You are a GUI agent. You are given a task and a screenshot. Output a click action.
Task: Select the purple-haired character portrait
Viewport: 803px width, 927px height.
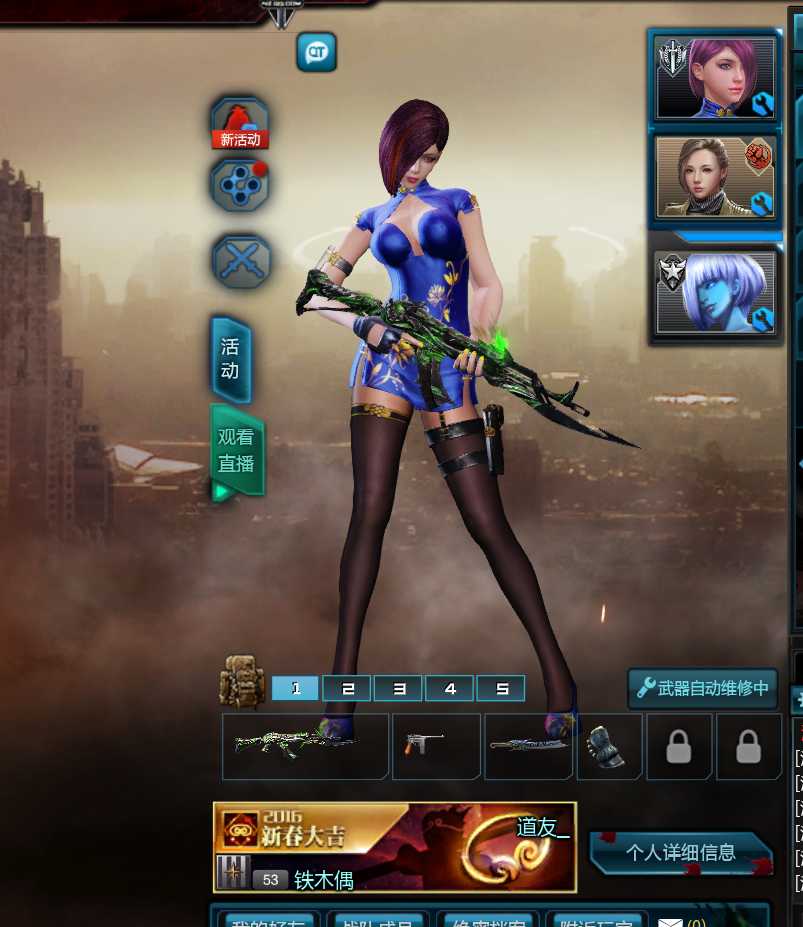pos(716,78)
